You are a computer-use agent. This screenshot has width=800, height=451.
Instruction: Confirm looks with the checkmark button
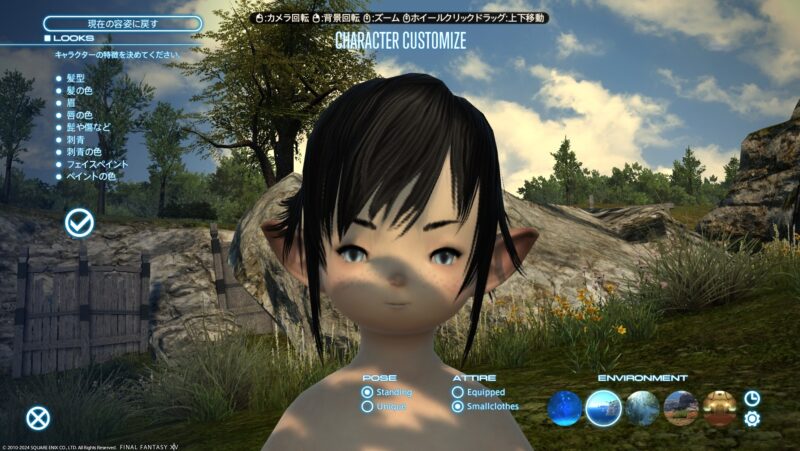click(79, 223)
